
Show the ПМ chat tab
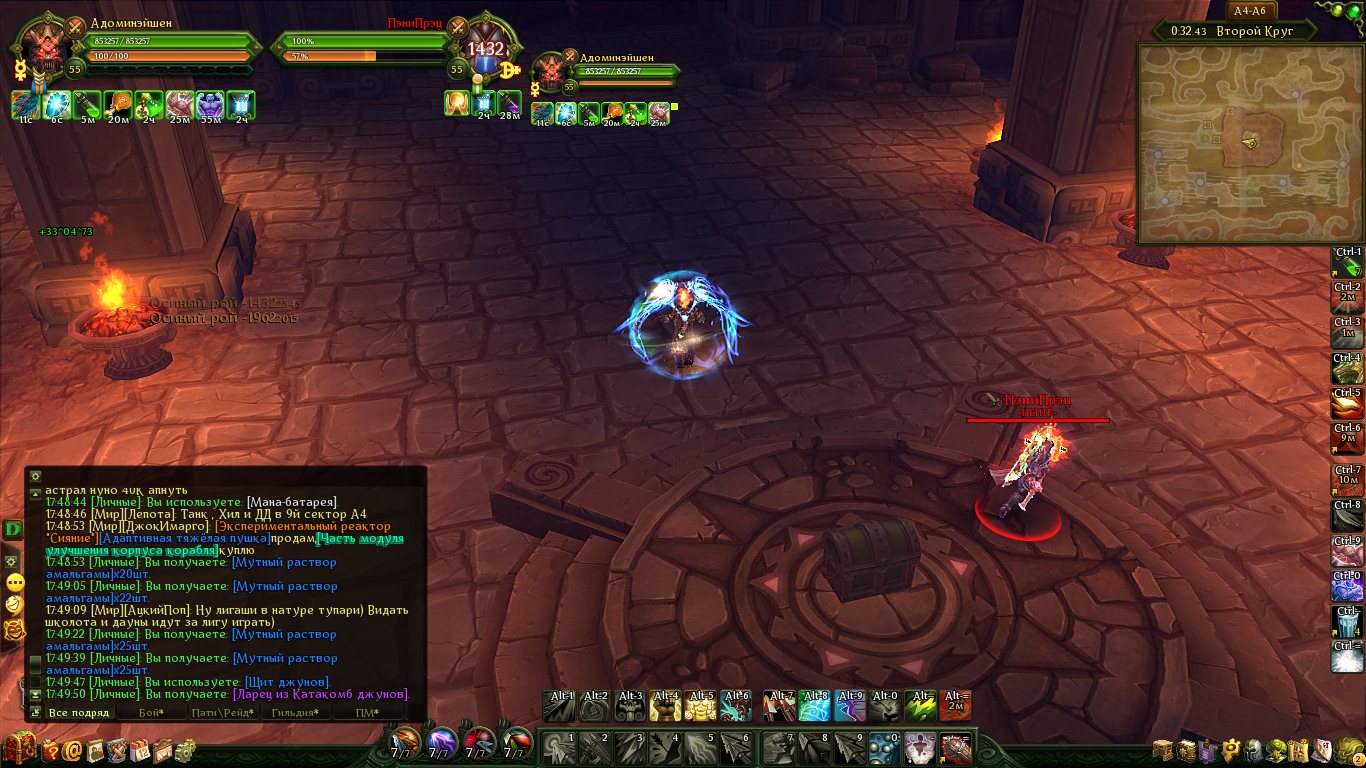[x=366, y=712]
